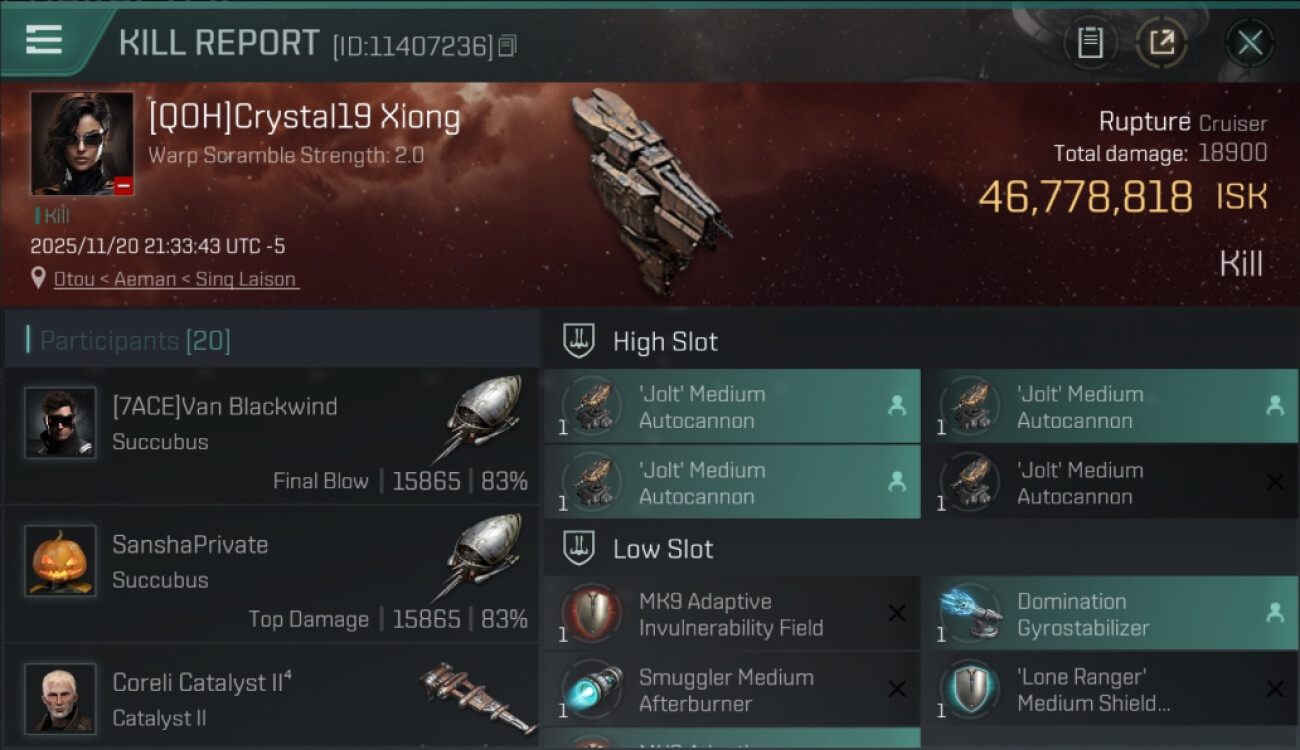Open Crystal19 Xiong's portrait
Image resolution: width=1300 pixels, height=750 pixels.
click(x=81, y=143)
